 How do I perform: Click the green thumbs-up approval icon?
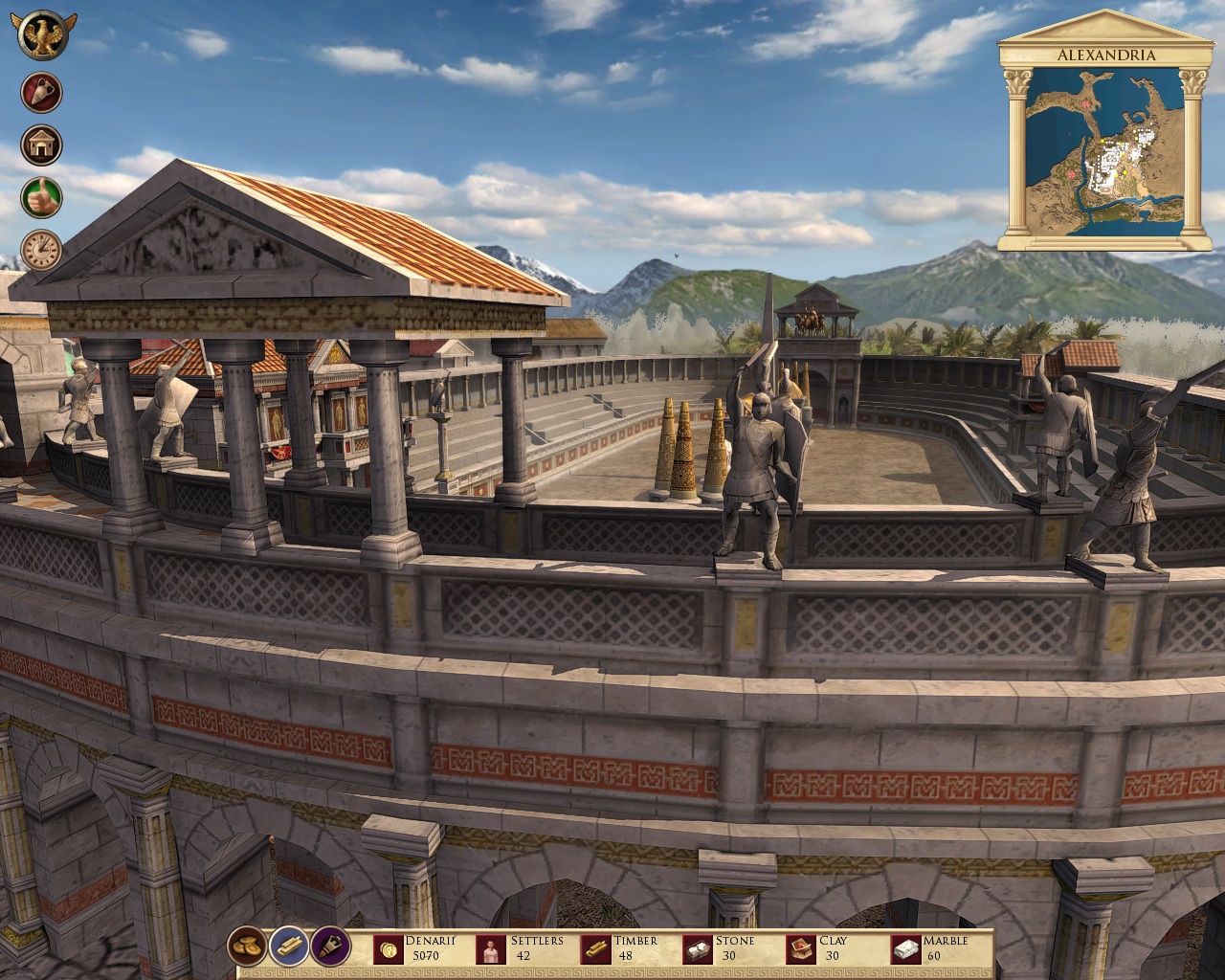click(x=40, y=198)
